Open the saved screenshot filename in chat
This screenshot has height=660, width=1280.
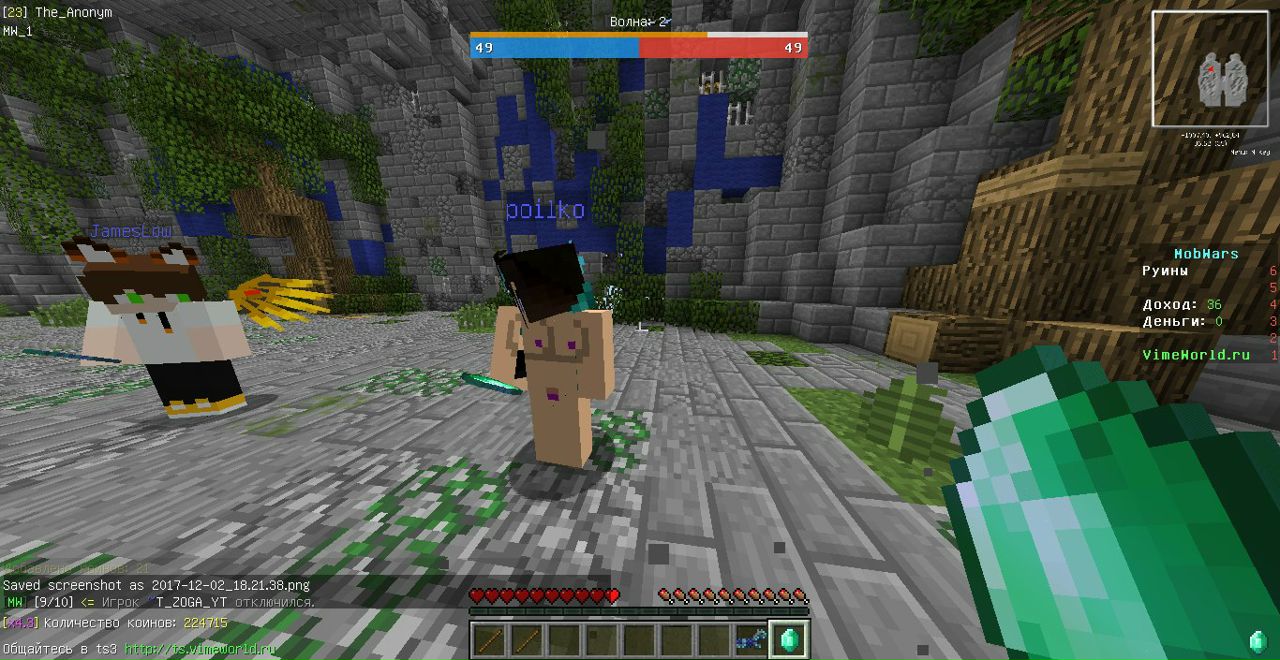(231, 585)
